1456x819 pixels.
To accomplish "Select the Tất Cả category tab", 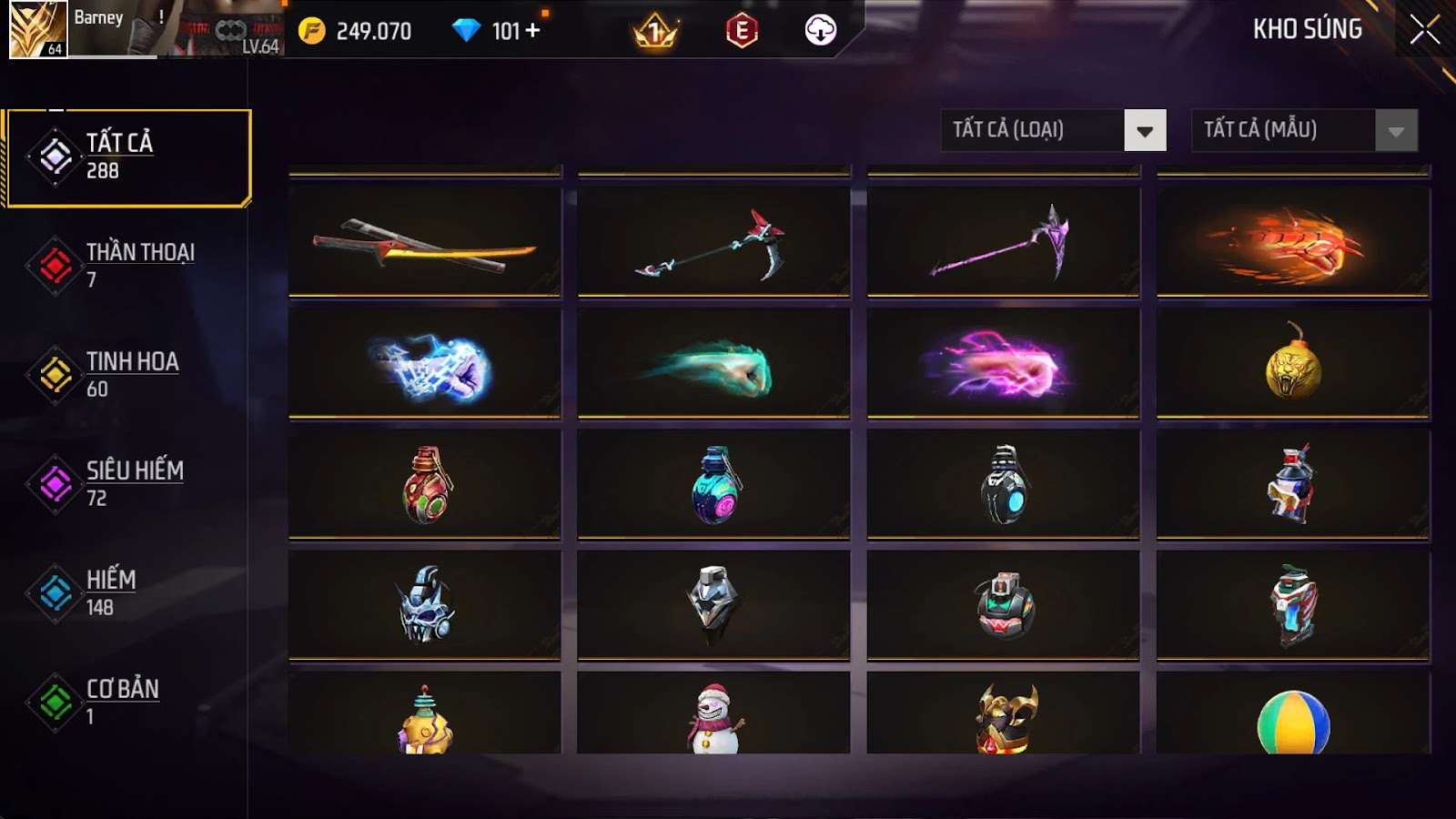I will pyautogui.click(x=127, y=157).
